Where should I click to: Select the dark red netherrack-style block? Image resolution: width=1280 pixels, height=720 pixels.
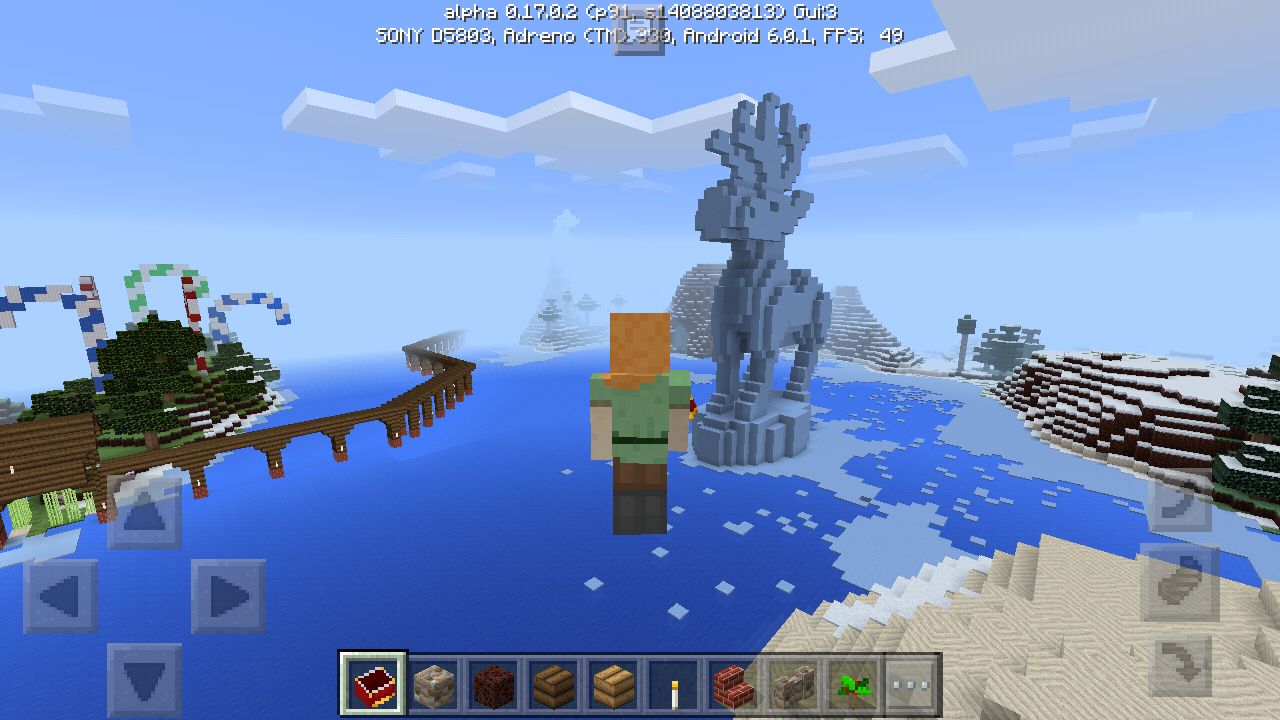tap(493, 685)
